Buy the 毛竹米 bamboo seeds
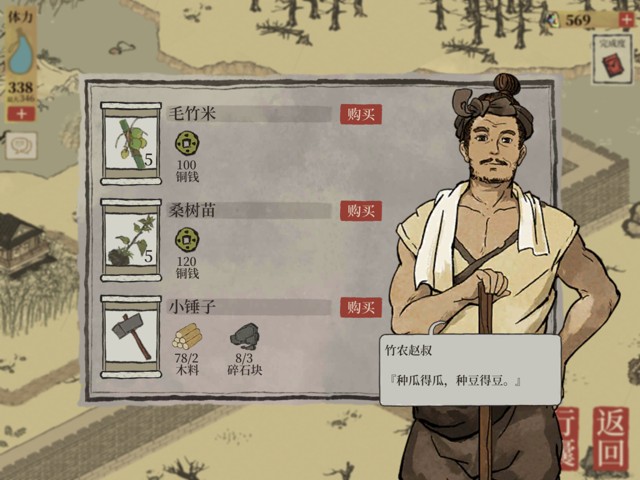 click(x=360, y=114)
